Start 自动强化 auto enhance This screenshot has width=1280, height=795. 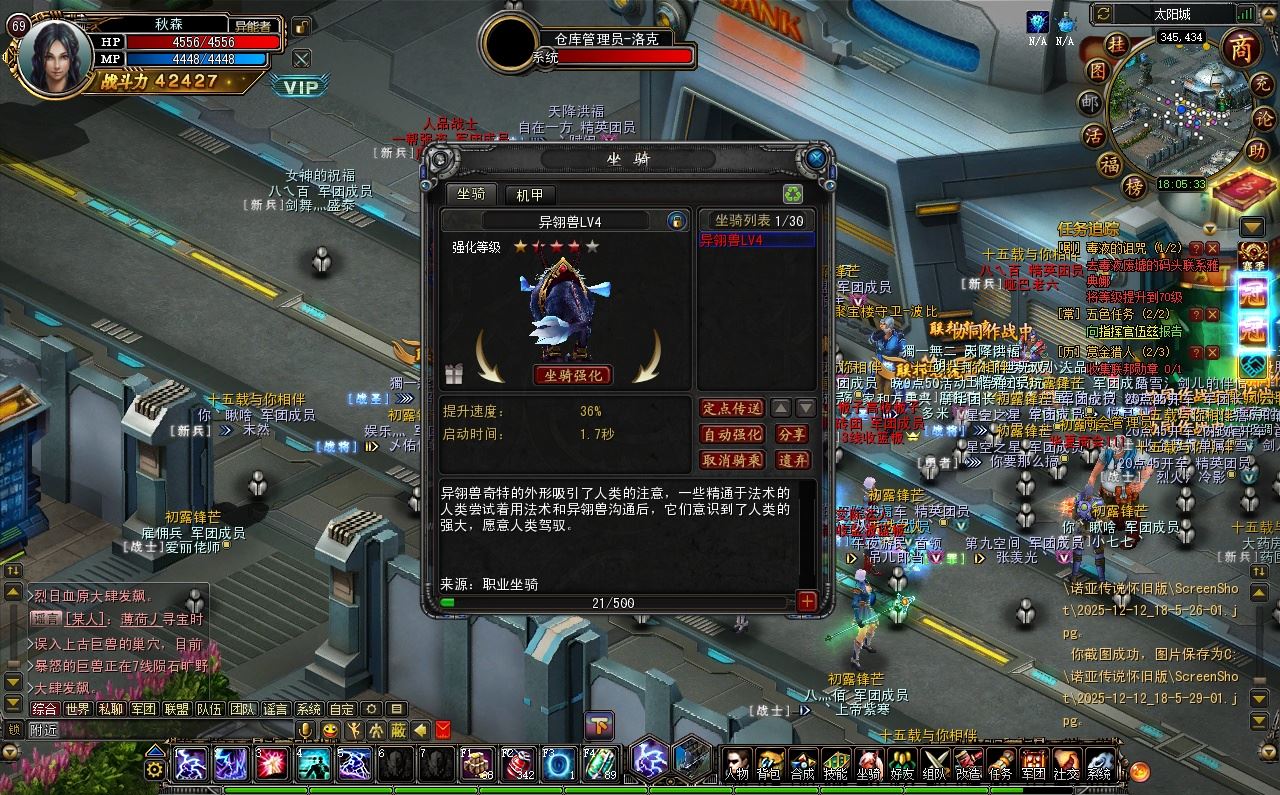click(x=732, y=434)
